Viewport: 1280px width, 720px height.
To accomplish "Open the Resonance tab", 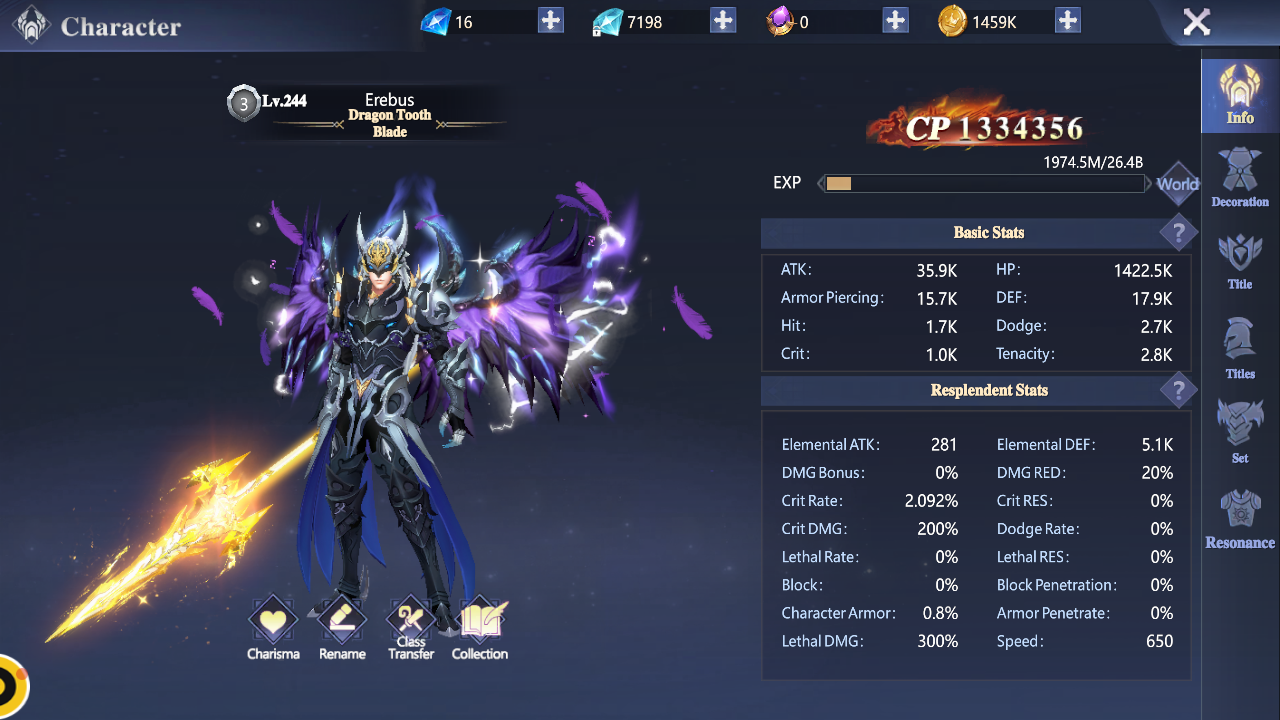I will pyautogui.click(x=1240, y=520).
